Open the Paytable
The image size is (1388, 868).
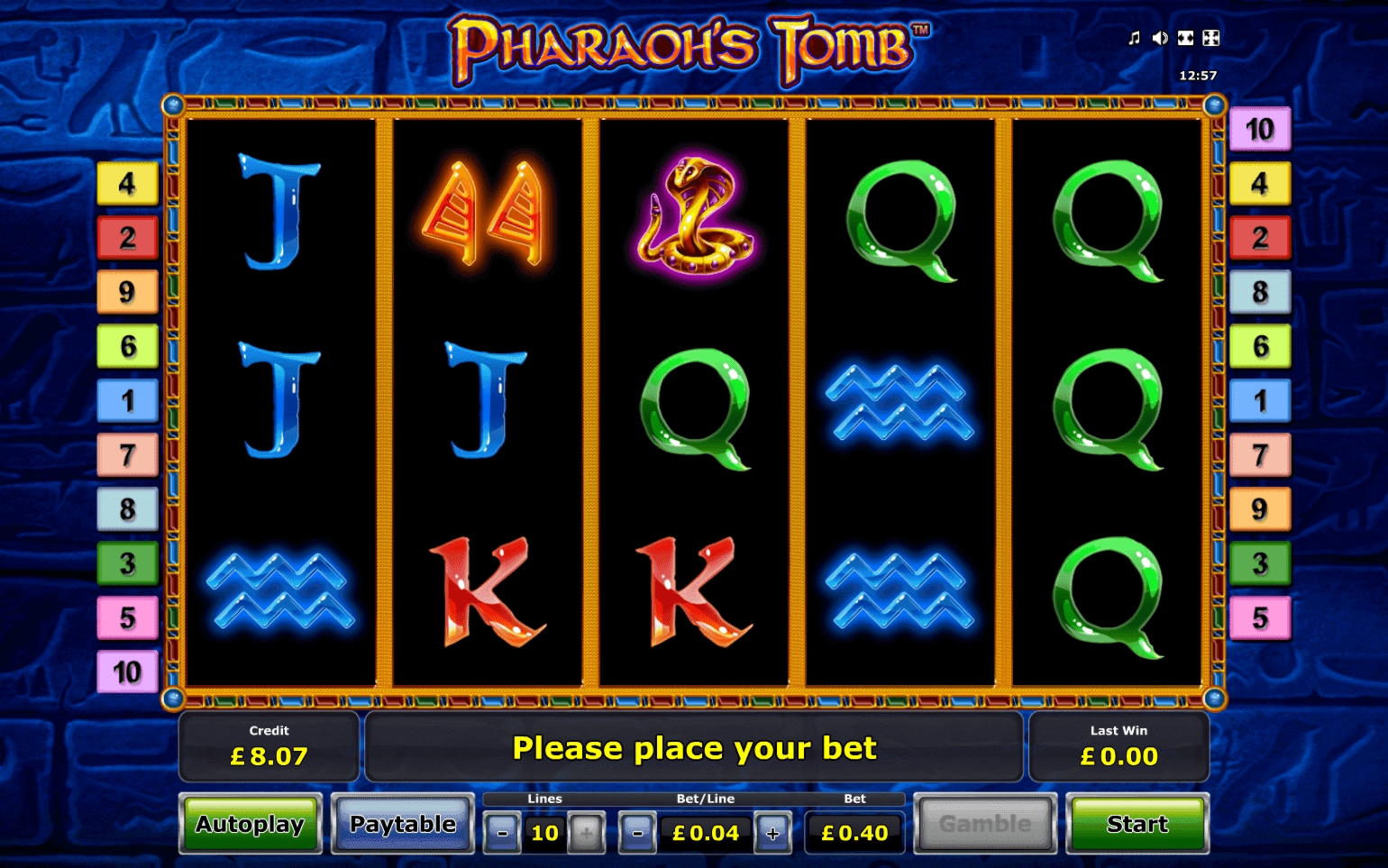pyautogui.click(x=402, y=824)
